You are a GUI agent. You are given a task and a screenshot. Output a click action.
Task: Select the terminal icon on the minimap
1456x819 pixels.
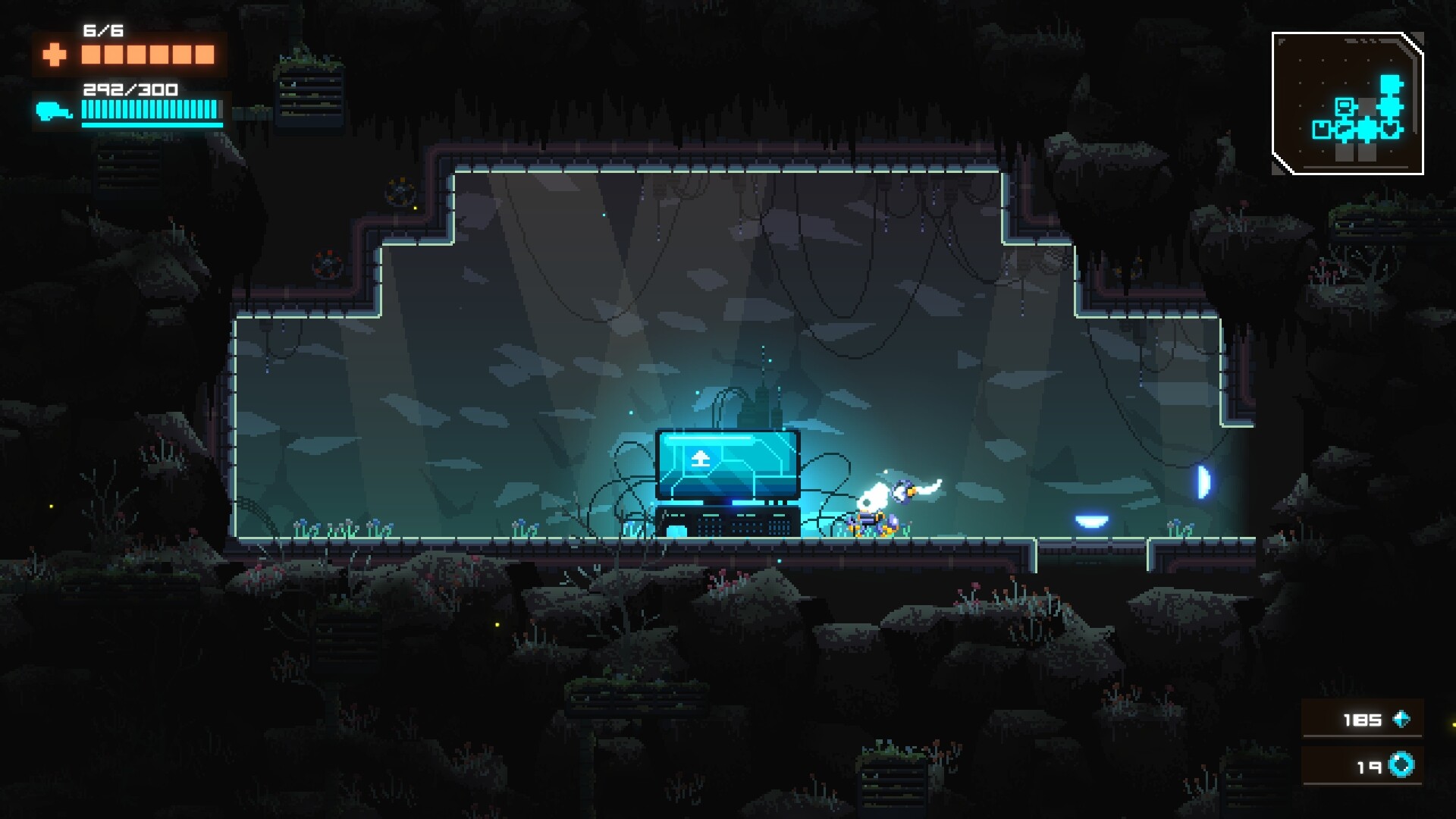(x=1345, y=107)
